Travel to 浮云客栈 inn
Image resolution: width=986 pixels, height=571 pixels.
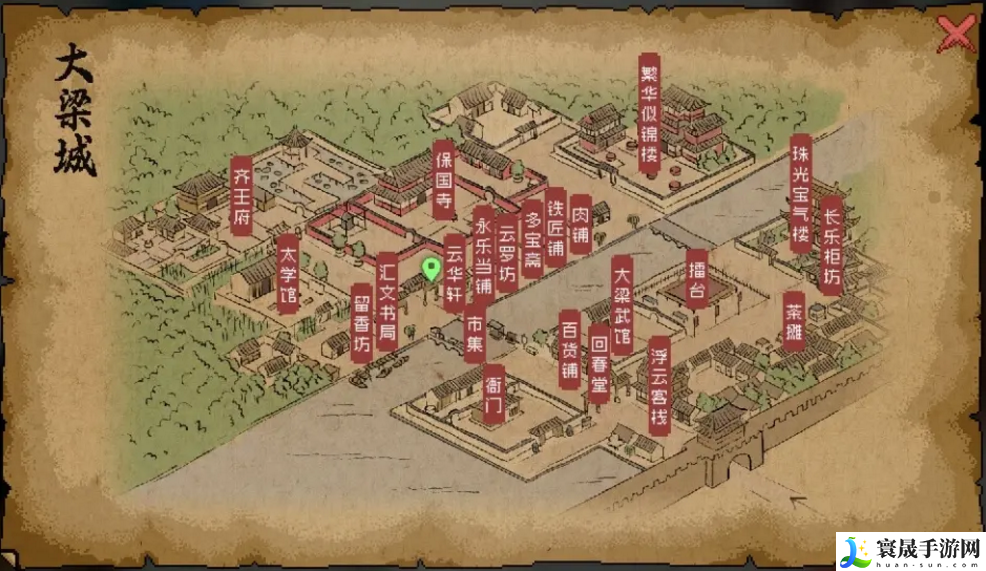pos(659,384)
